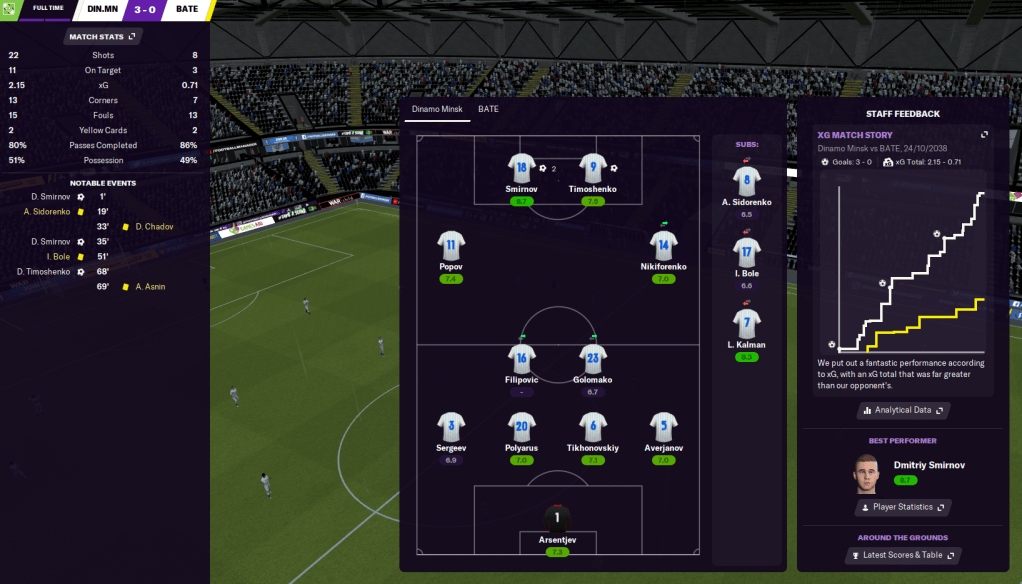Image resolution: width=1022 pixels, height=584 pixels.
Task: Click Polyarus number 4 shirt
Action: tap(522, 427)
